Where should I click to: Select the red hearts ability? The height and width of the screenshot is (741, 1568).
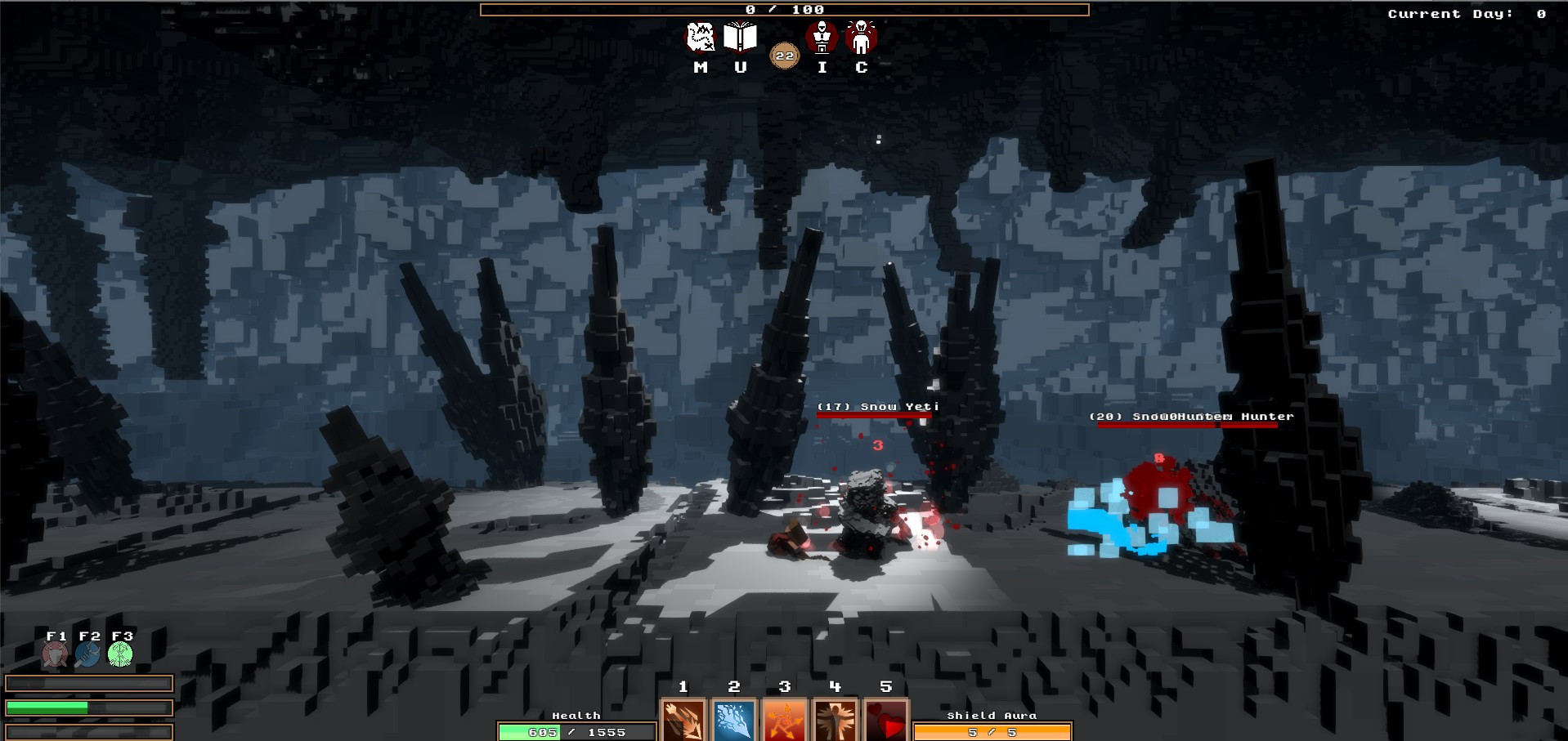click(x=886, y=721)
